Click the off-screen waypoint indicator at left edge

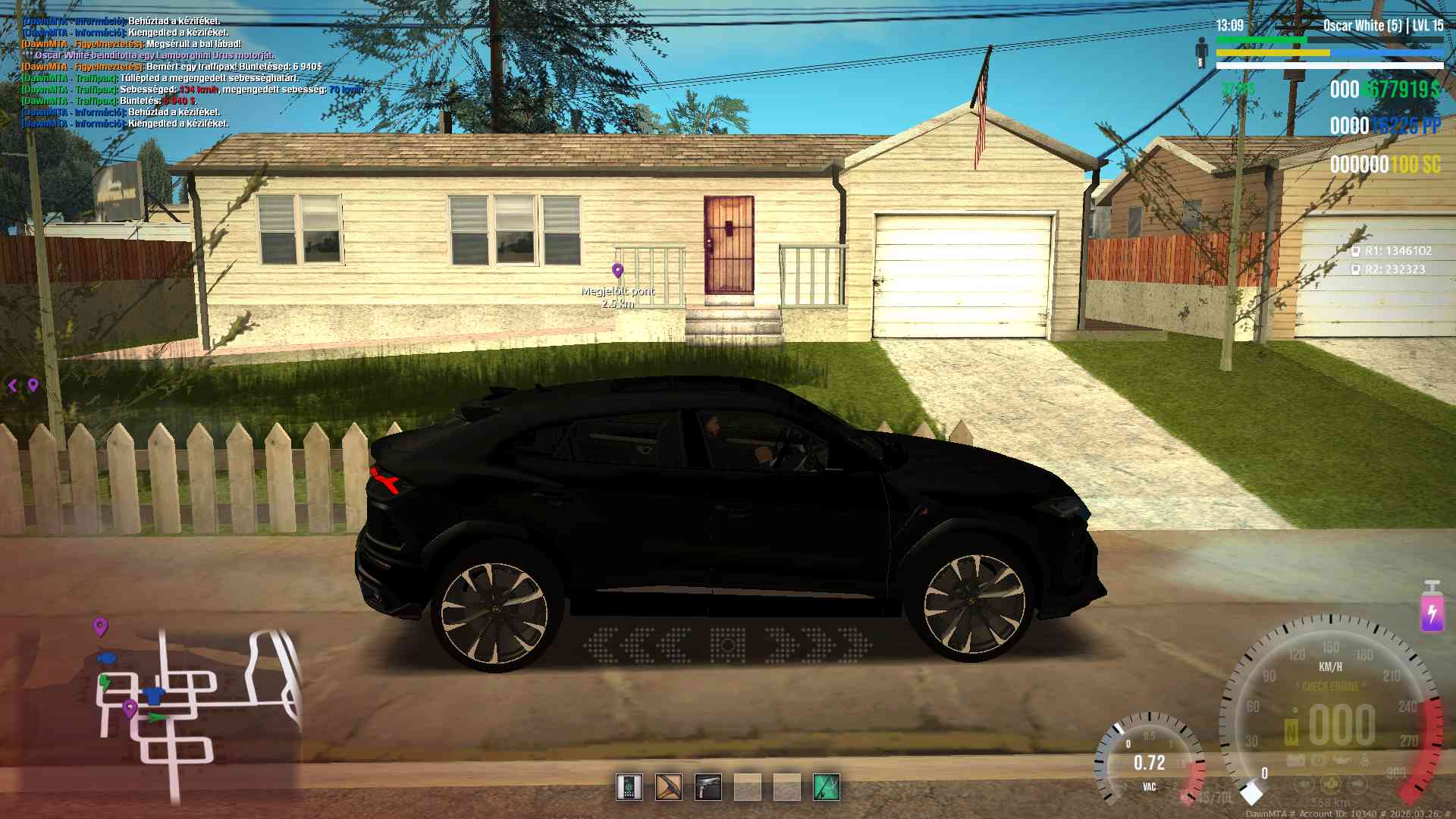(24, 385)
